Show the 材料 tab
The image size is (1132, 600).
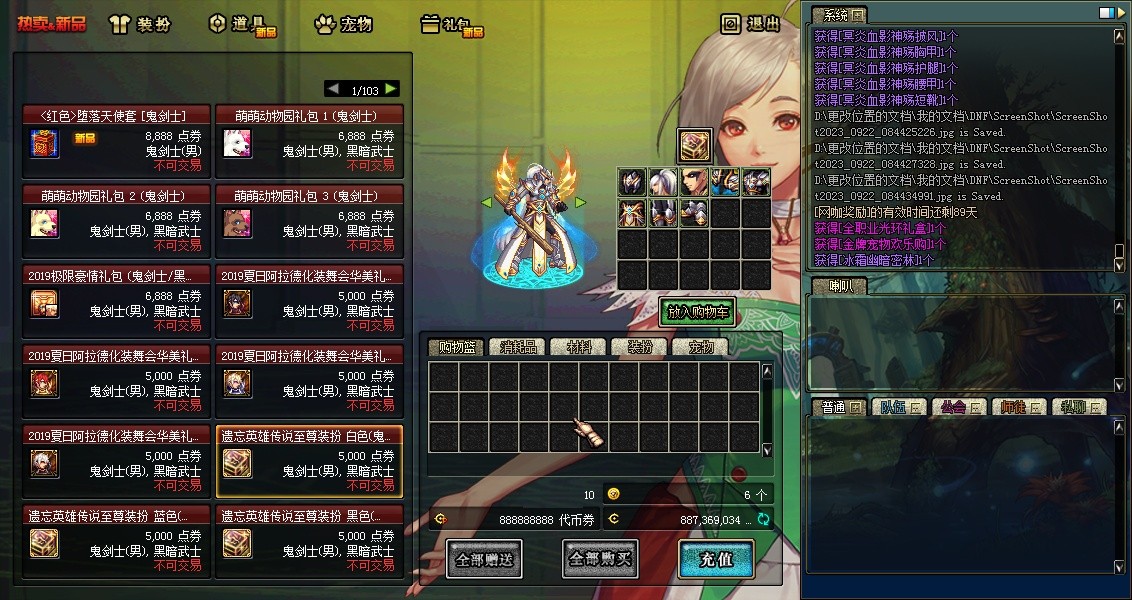click(579, 347)
